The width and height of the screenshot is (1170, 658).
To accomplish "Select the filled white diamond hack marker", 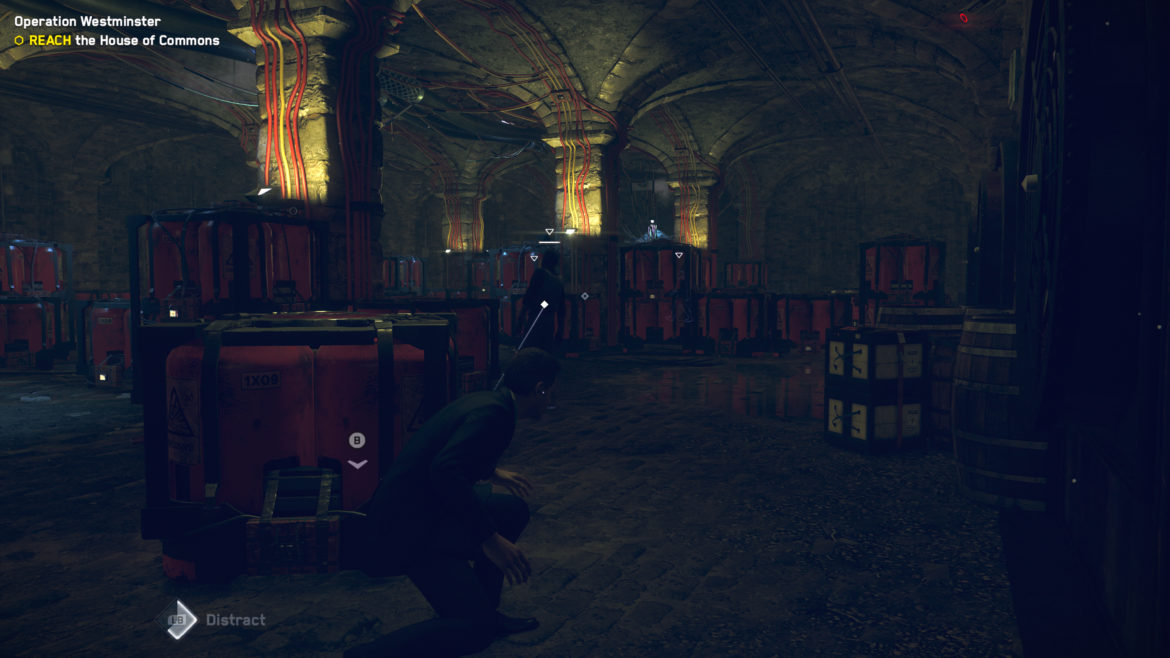I will 544,304.
